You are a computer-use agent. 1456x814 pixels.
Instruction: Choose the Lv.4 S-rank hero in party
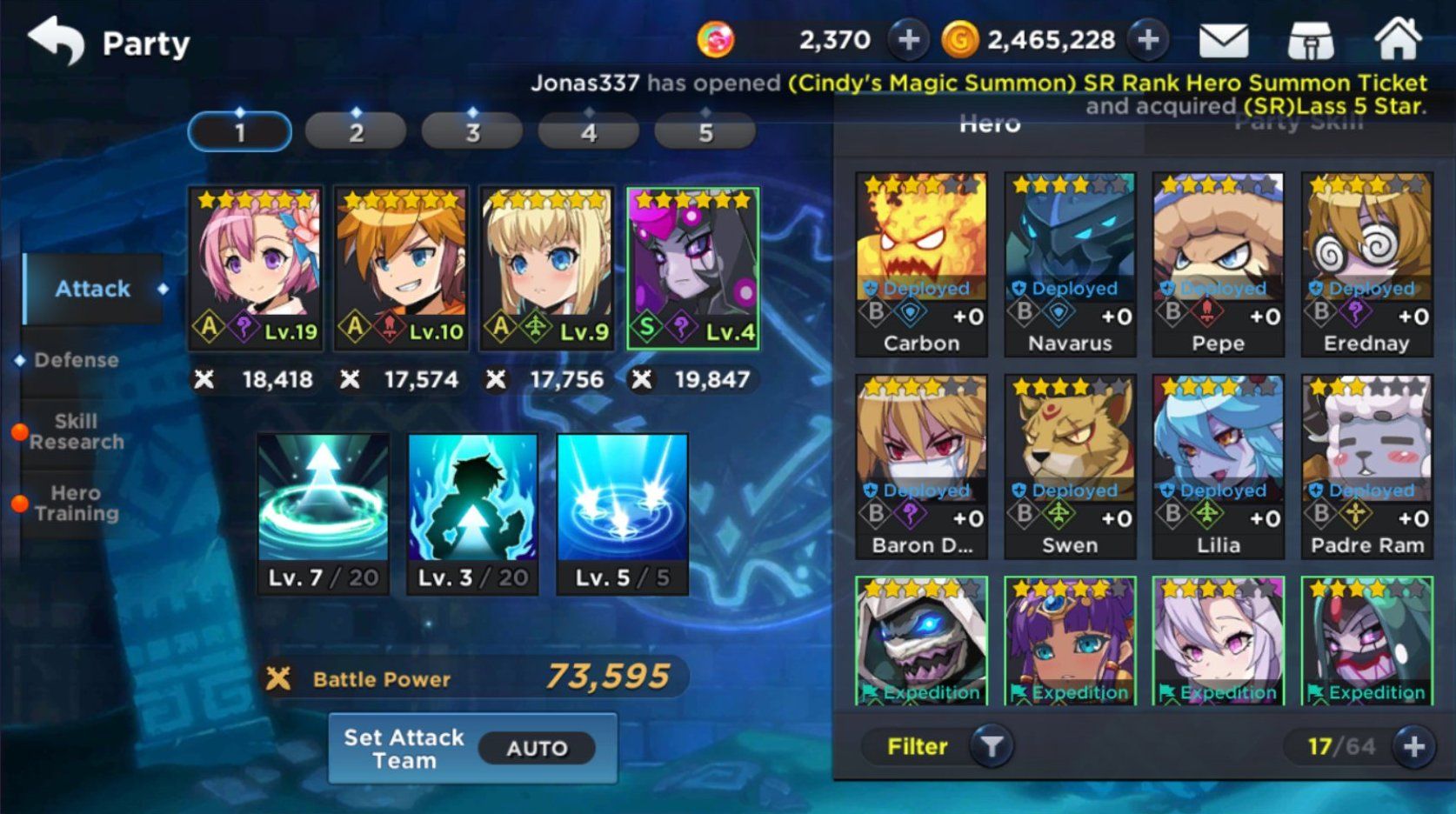point(693,268)
